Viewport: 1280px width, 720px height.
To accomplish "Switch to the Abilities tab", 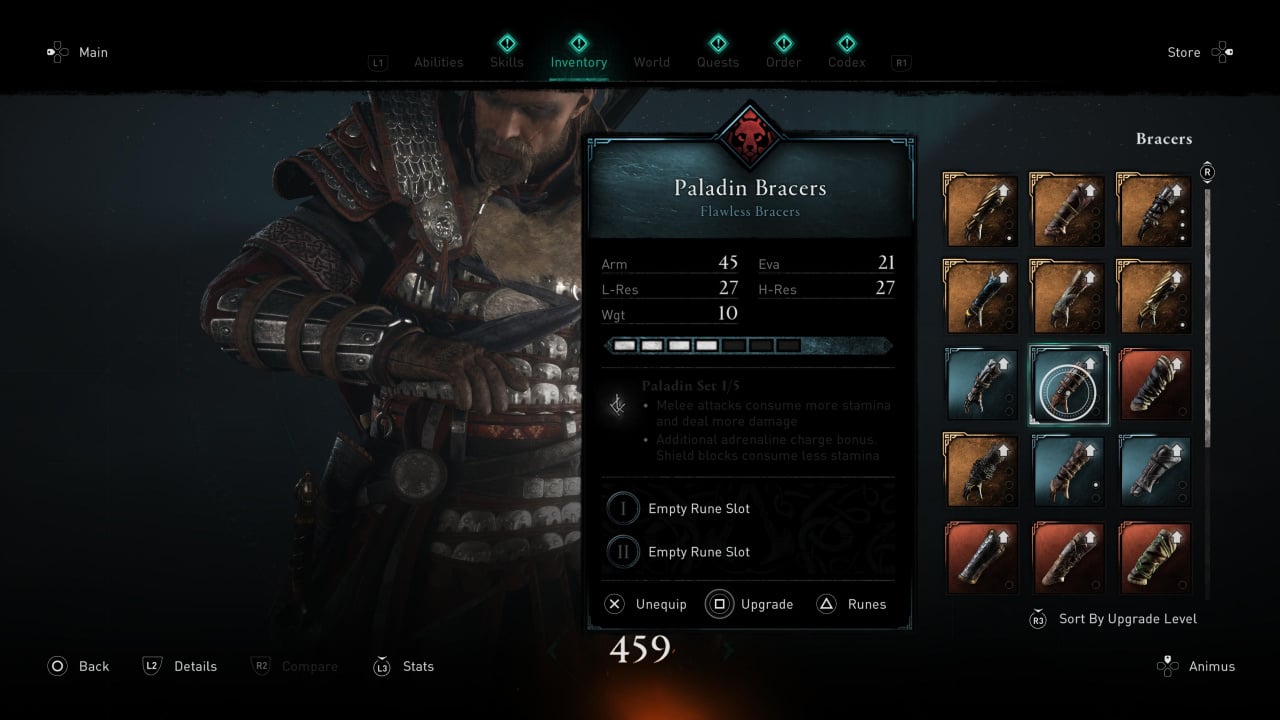I will (x=438, y=62).
